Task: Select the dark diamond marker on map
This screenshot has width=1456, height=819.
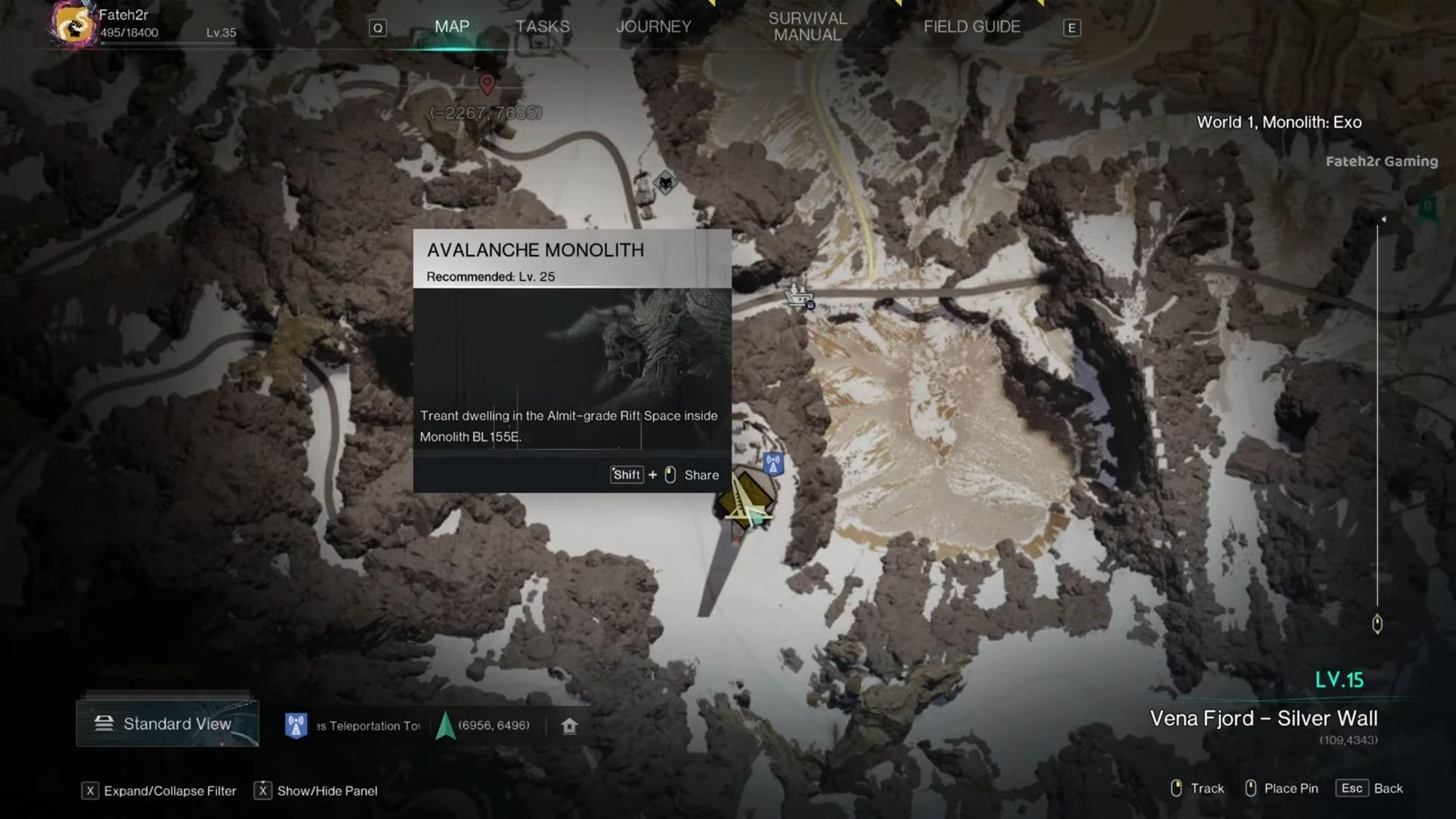Action: (x=665, y=182)
